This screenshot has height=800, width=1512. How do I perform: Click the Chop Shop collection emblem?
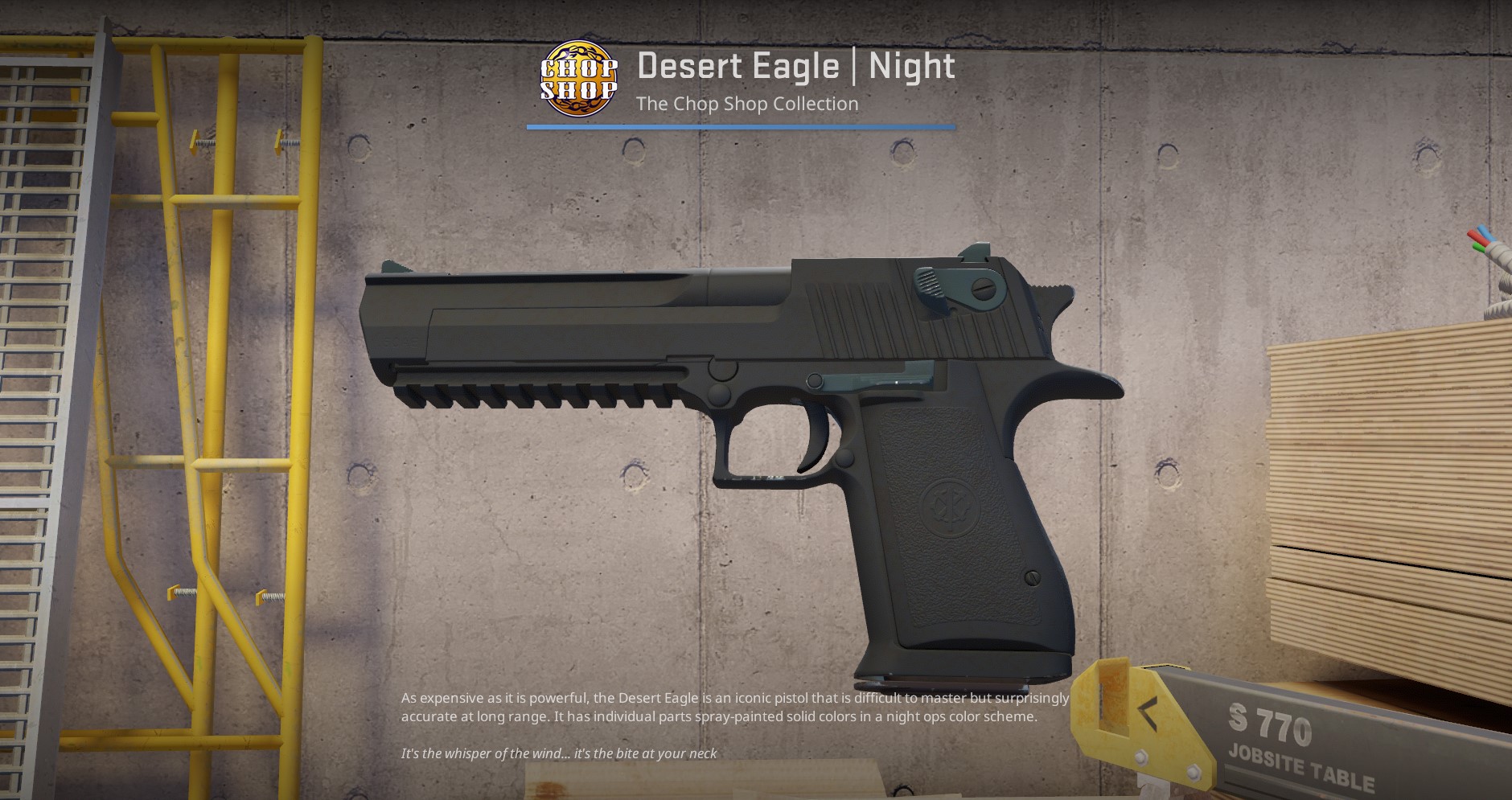(578, 79)
